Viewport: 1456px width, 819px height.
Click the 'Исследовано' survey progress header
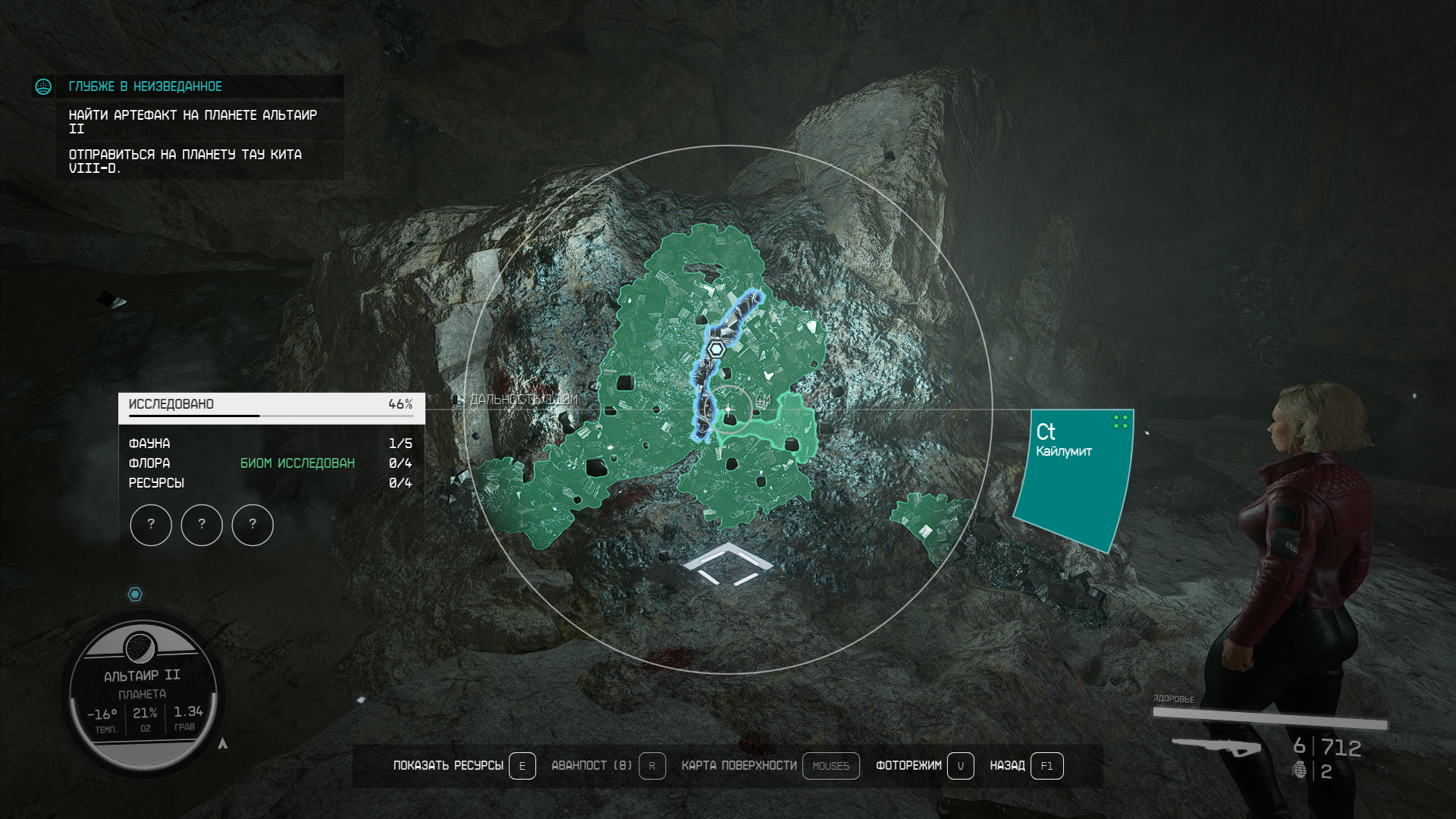[271, 405]
